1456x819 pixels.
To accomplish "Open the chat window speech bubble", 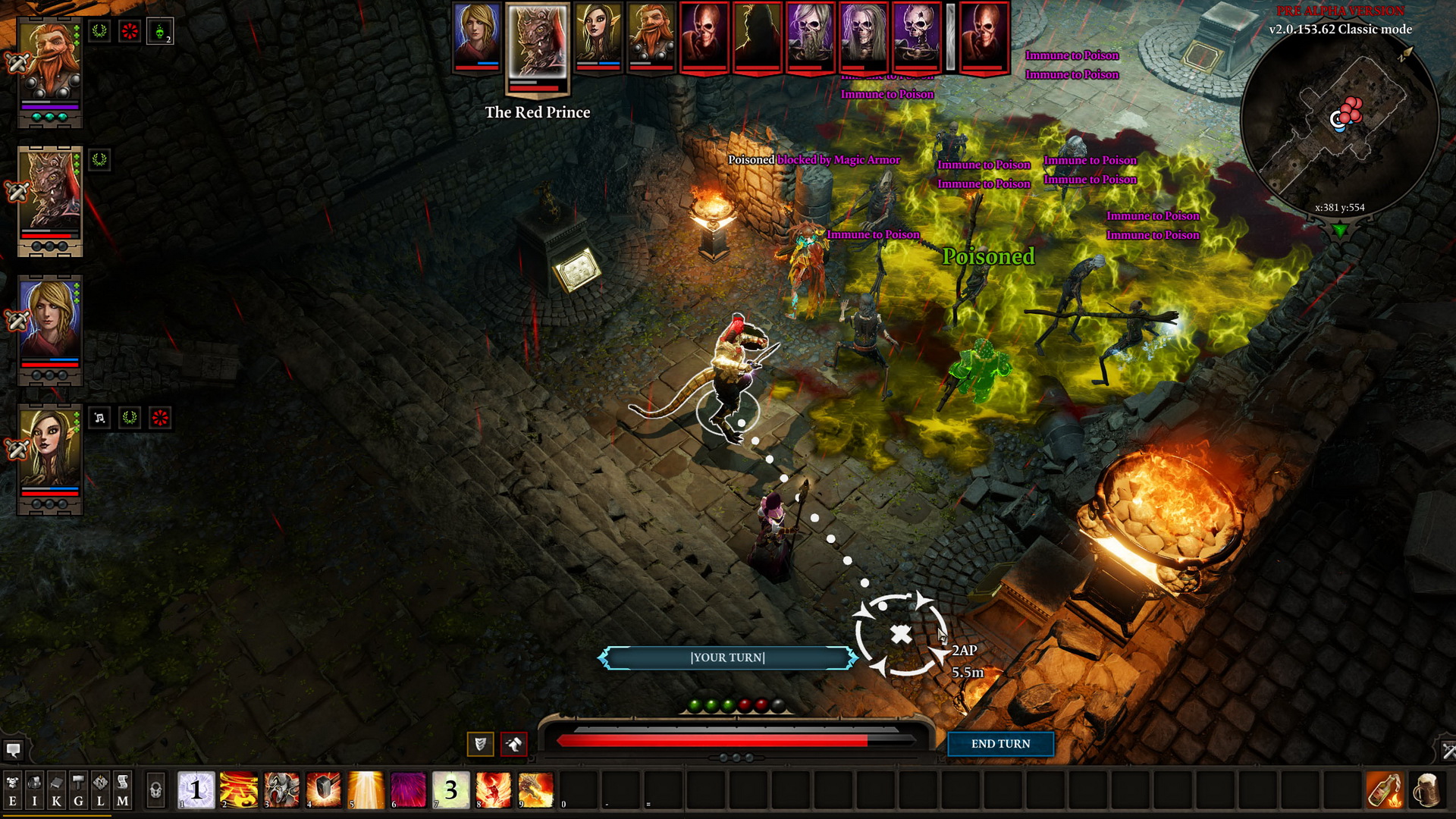I will (x=13, y=750).
